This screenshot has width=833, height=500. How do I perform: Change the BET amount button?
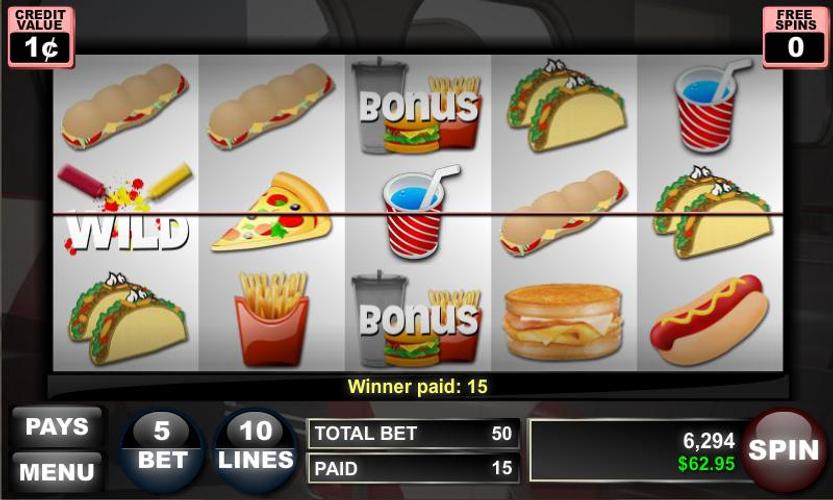(x=162, y=448)
